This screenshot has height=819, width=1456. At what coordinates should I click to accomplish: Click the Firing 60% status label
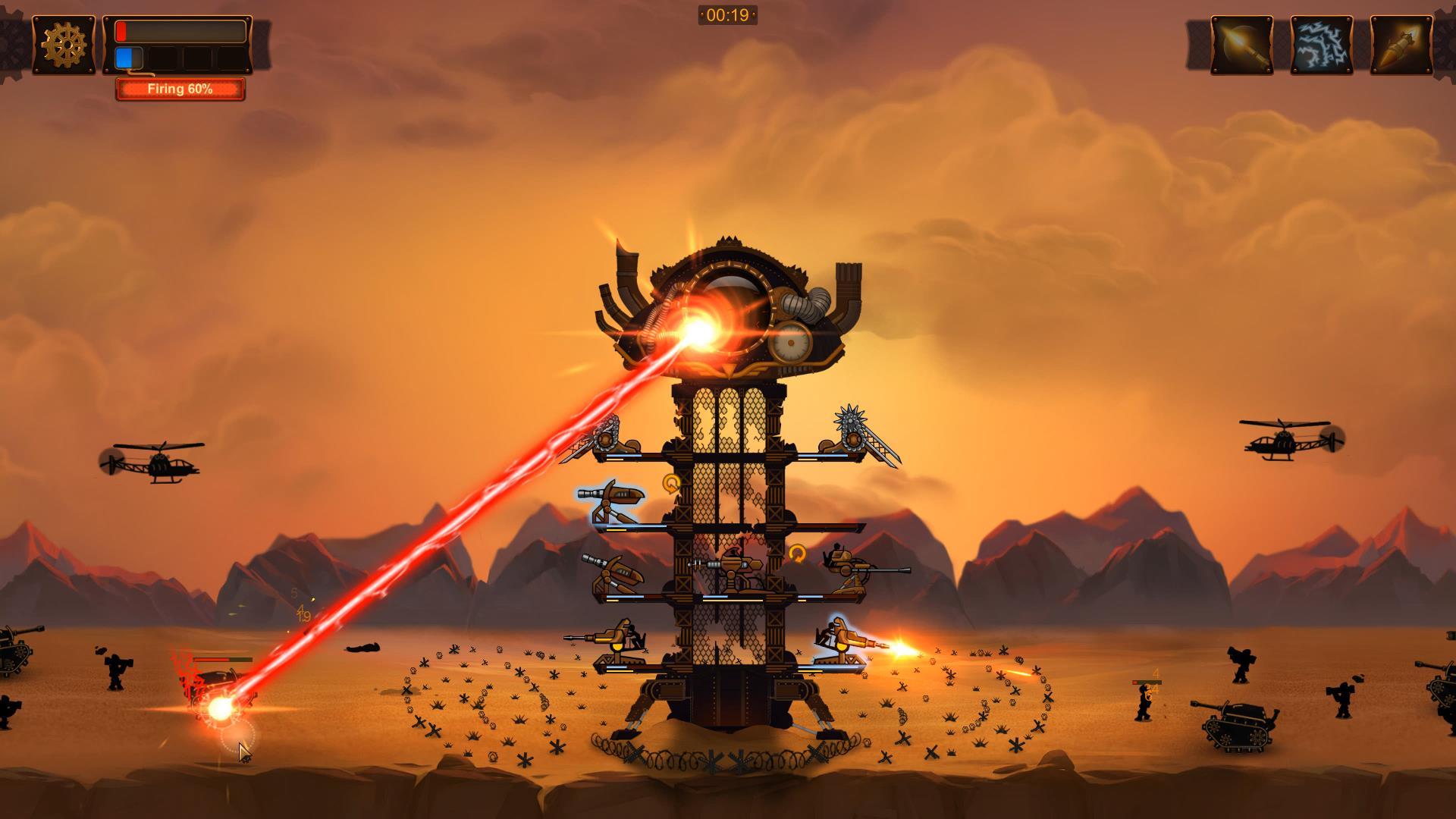180,89
